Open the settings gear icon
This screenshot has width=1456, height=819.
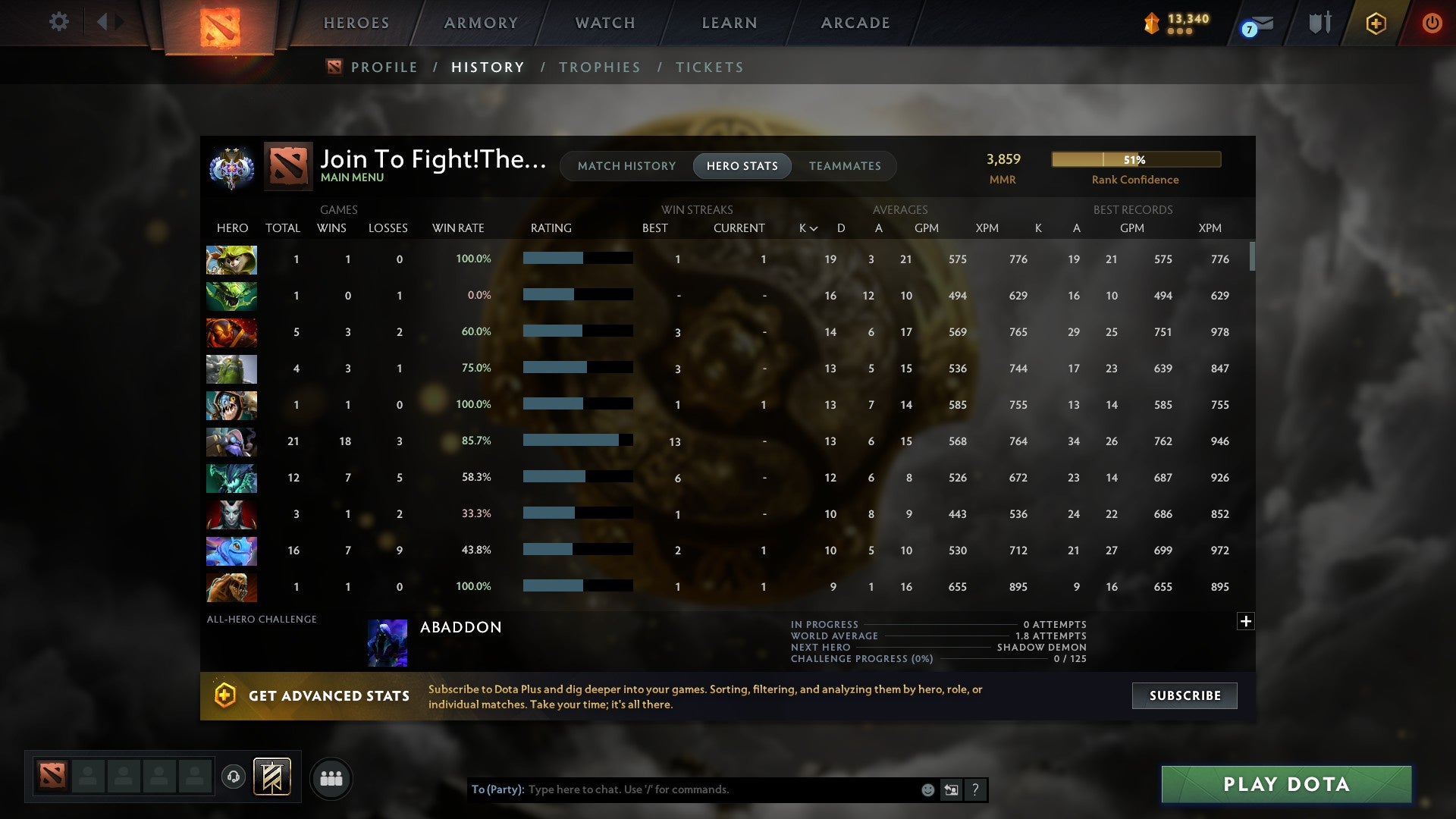click(59, 22)
